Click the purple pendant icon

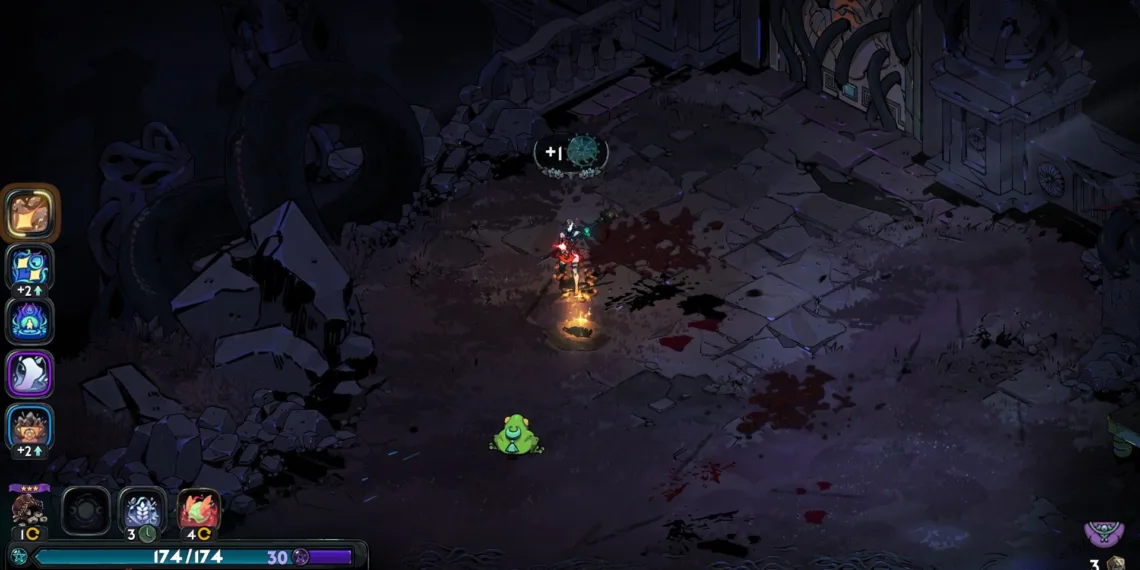click(x=1104, y=533)
